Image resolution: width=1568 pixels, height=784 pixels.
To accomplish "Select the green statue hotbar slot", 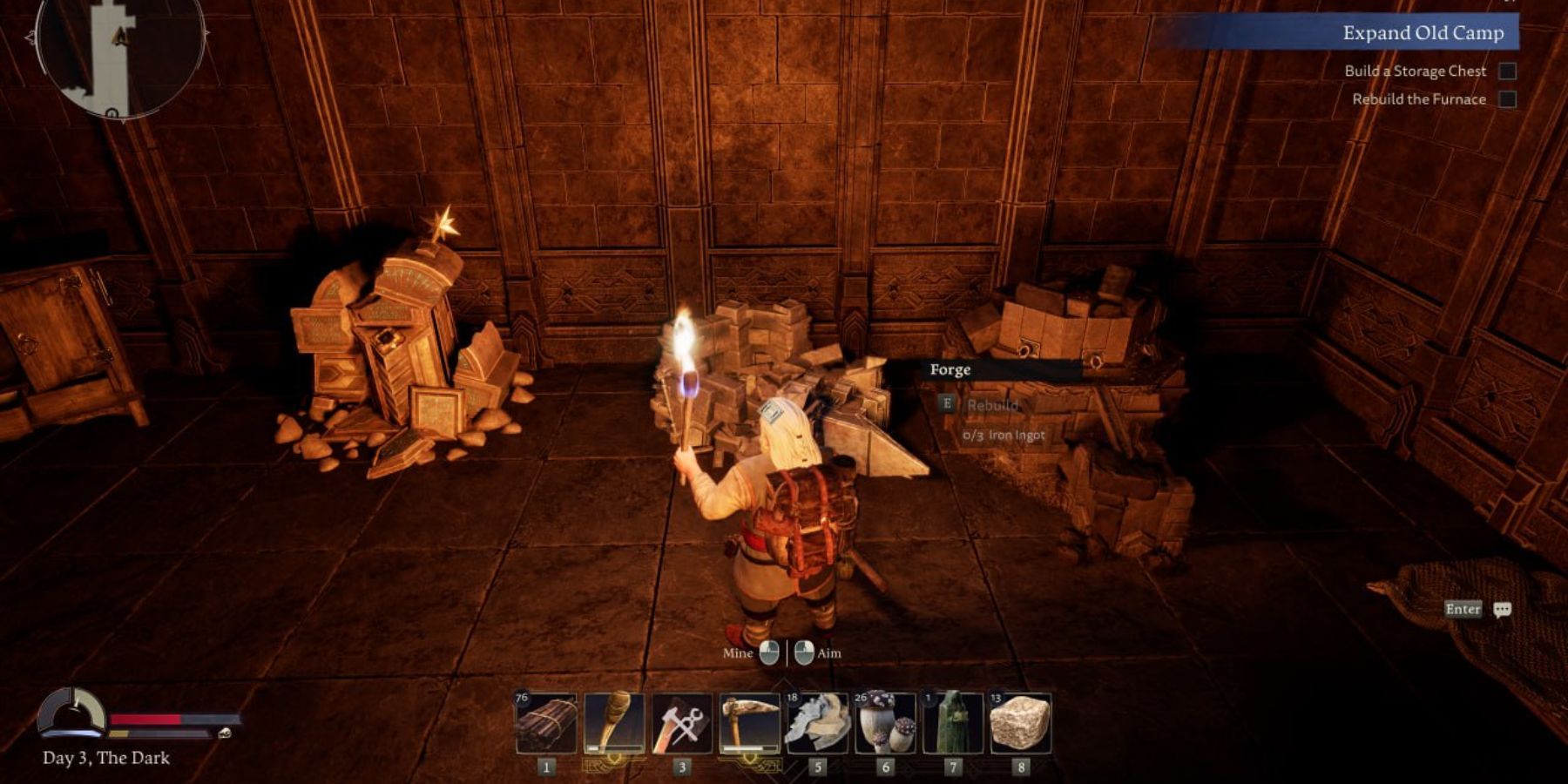I will (x=953, y=722).
